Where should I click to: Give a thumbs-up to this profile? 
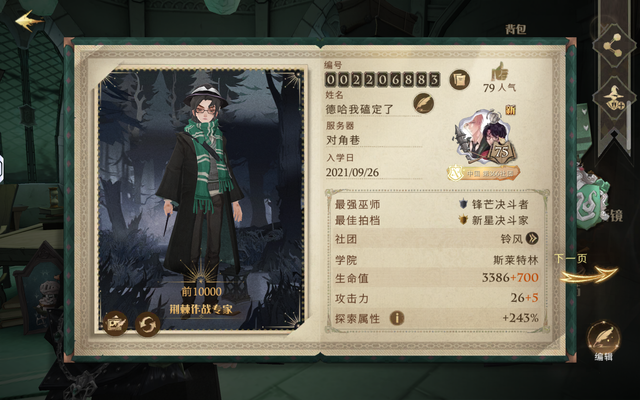coord(499,71)
